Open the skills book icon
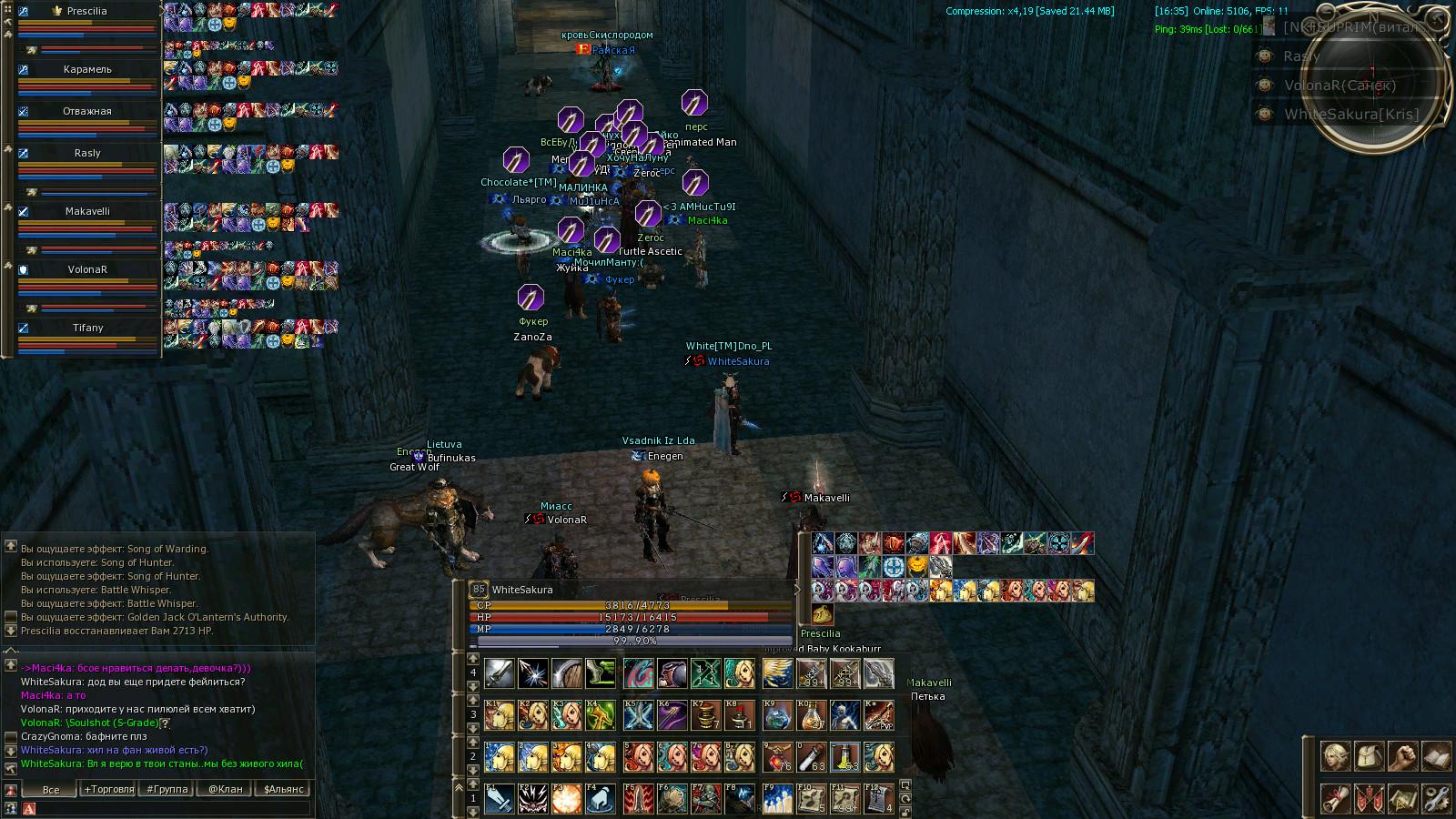 1436,756
